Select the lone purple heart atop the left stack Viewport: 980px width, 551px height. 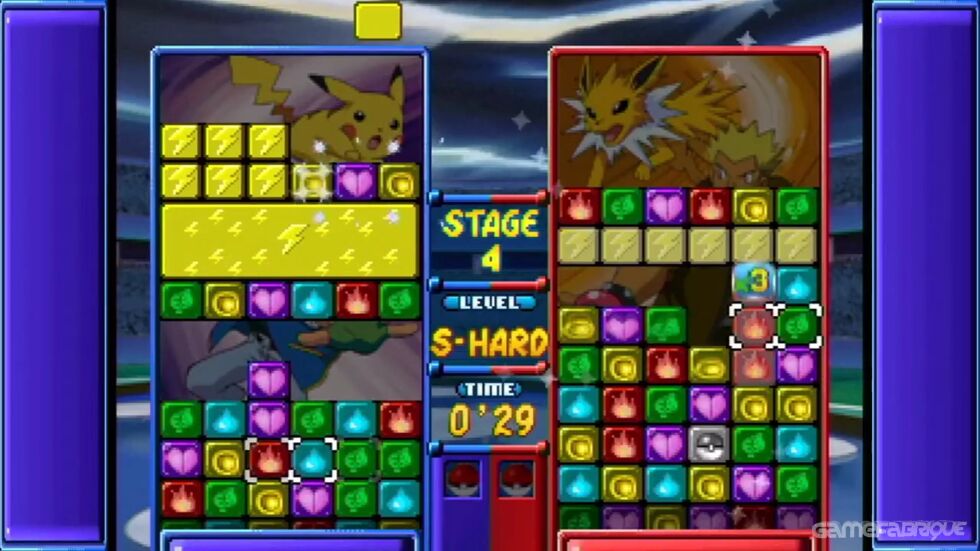coord(268,380)
